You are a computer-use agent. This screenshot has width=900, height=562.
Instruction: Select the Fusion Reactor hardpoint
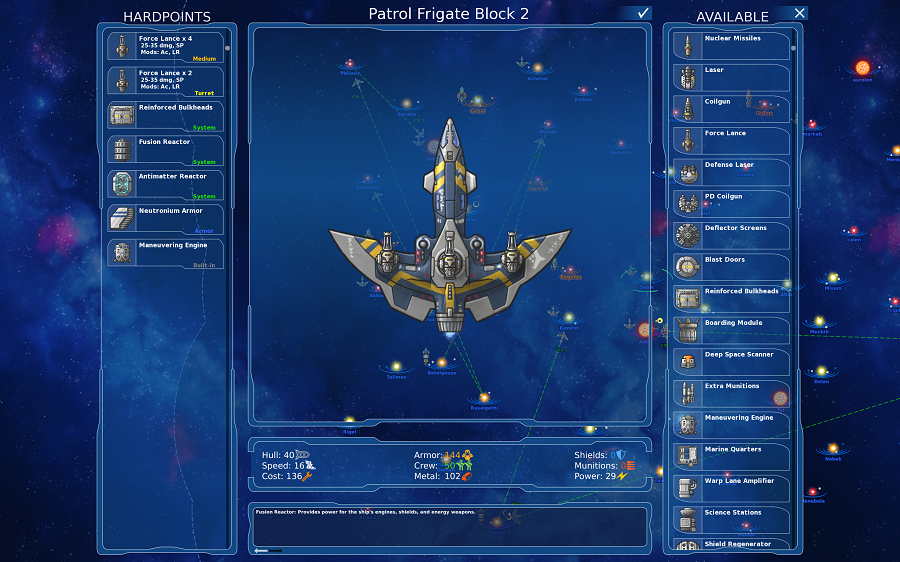pyautogui.click(x=166, y=150)
